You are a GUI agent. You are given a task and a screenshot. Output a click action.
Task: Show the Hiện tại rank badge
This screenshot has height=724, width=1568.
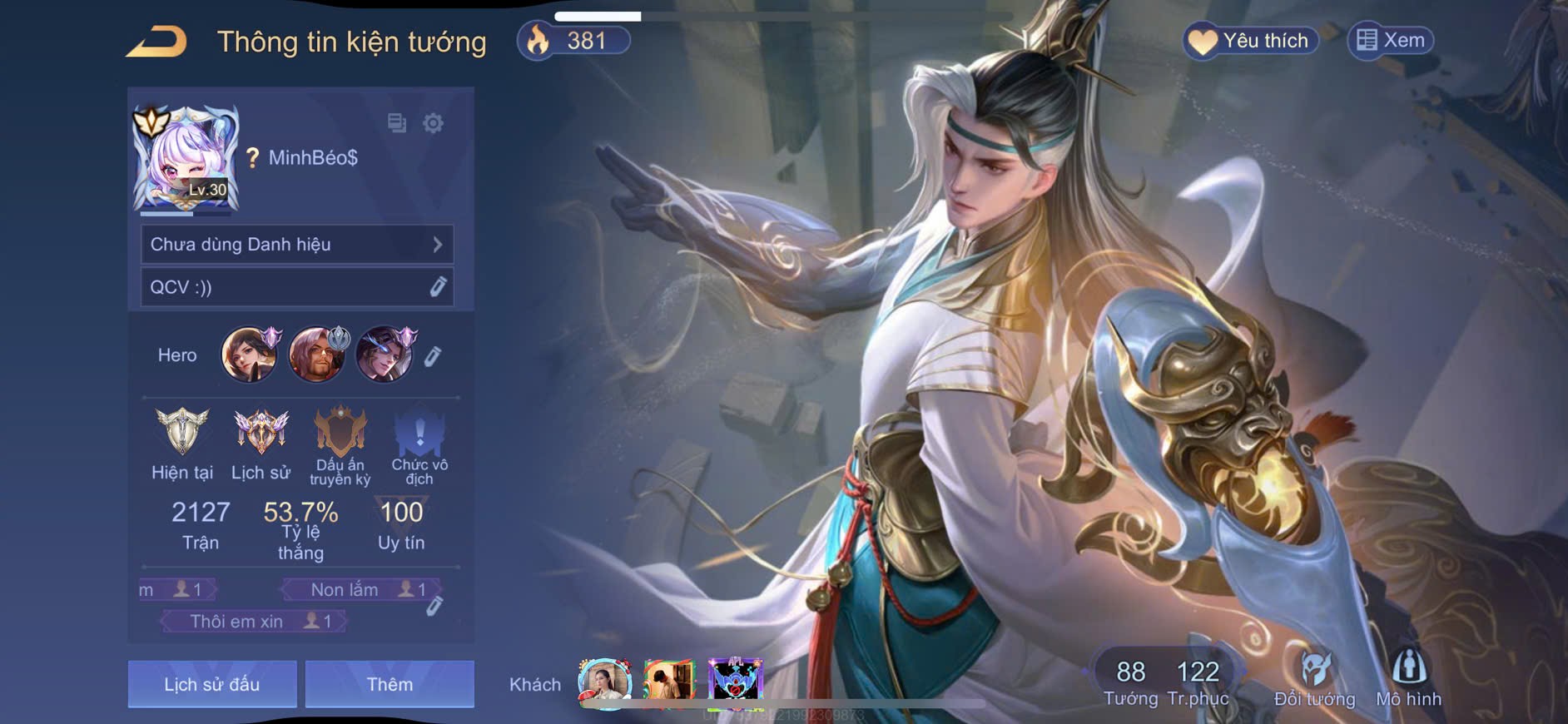point(182,434)
